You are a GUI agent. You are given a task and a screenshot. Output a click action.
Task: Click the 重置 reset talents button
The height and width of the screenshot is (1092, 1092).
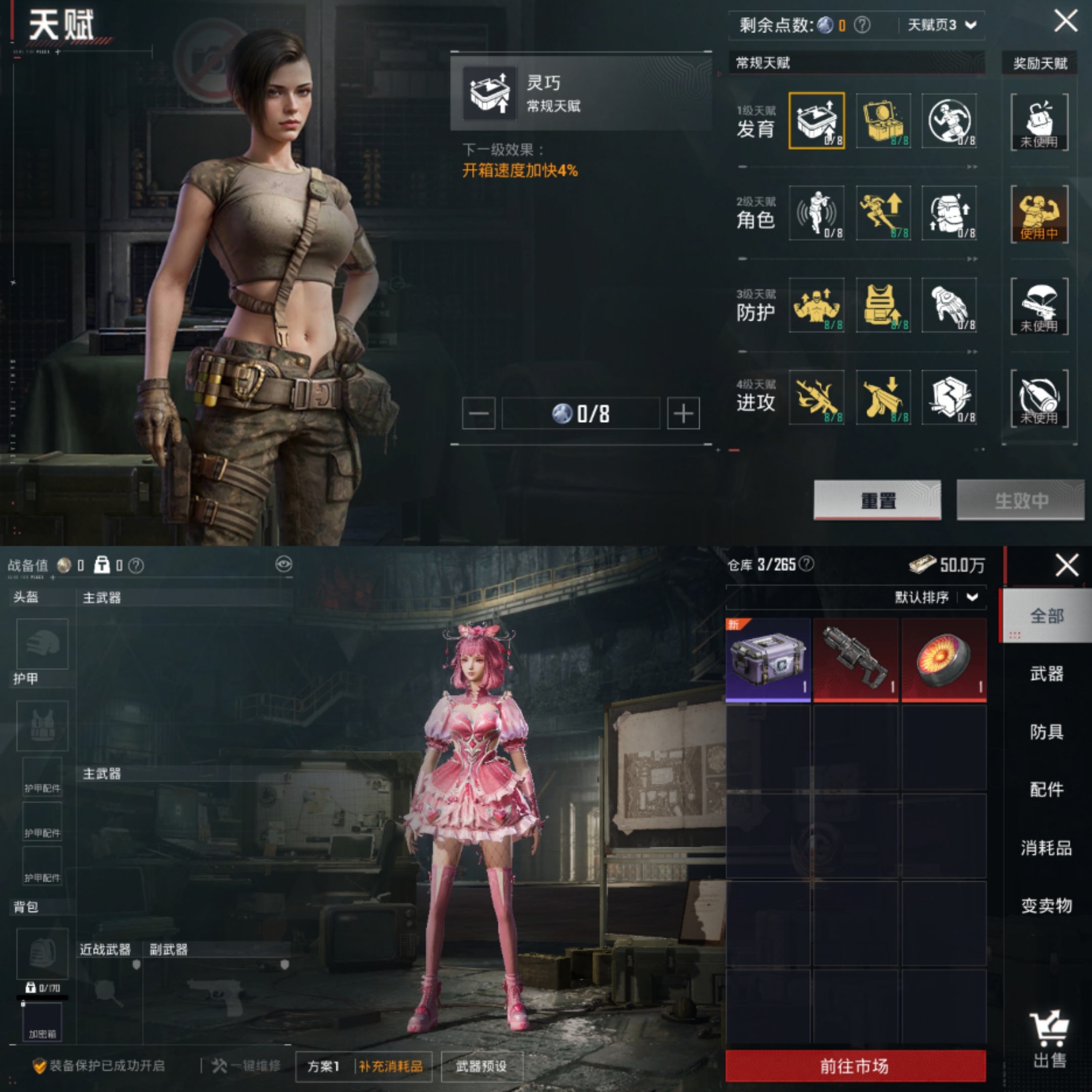[878, 501]
